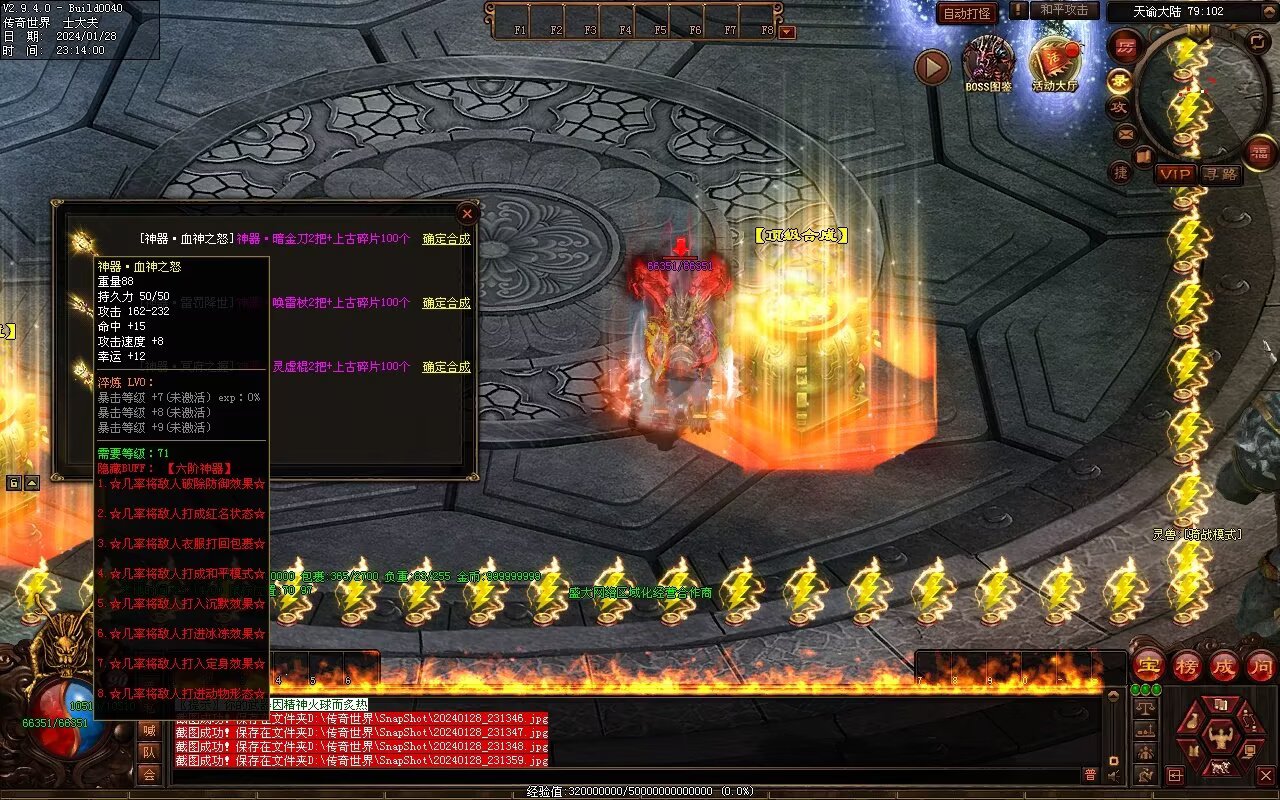
Task: Open the VIP panel
Action: [x=1176, y=174]
